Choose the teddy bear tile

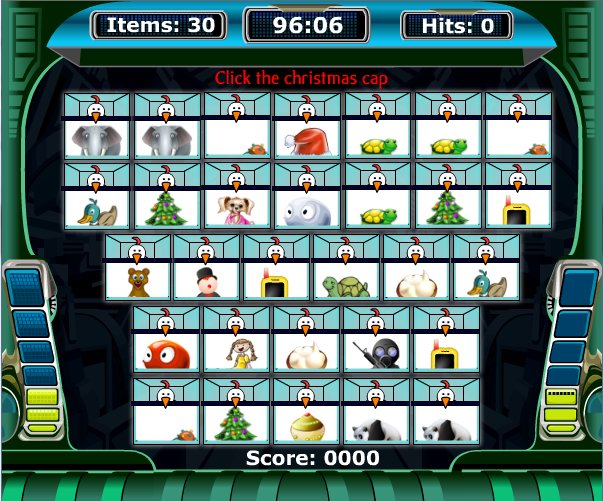click(138, 281)
